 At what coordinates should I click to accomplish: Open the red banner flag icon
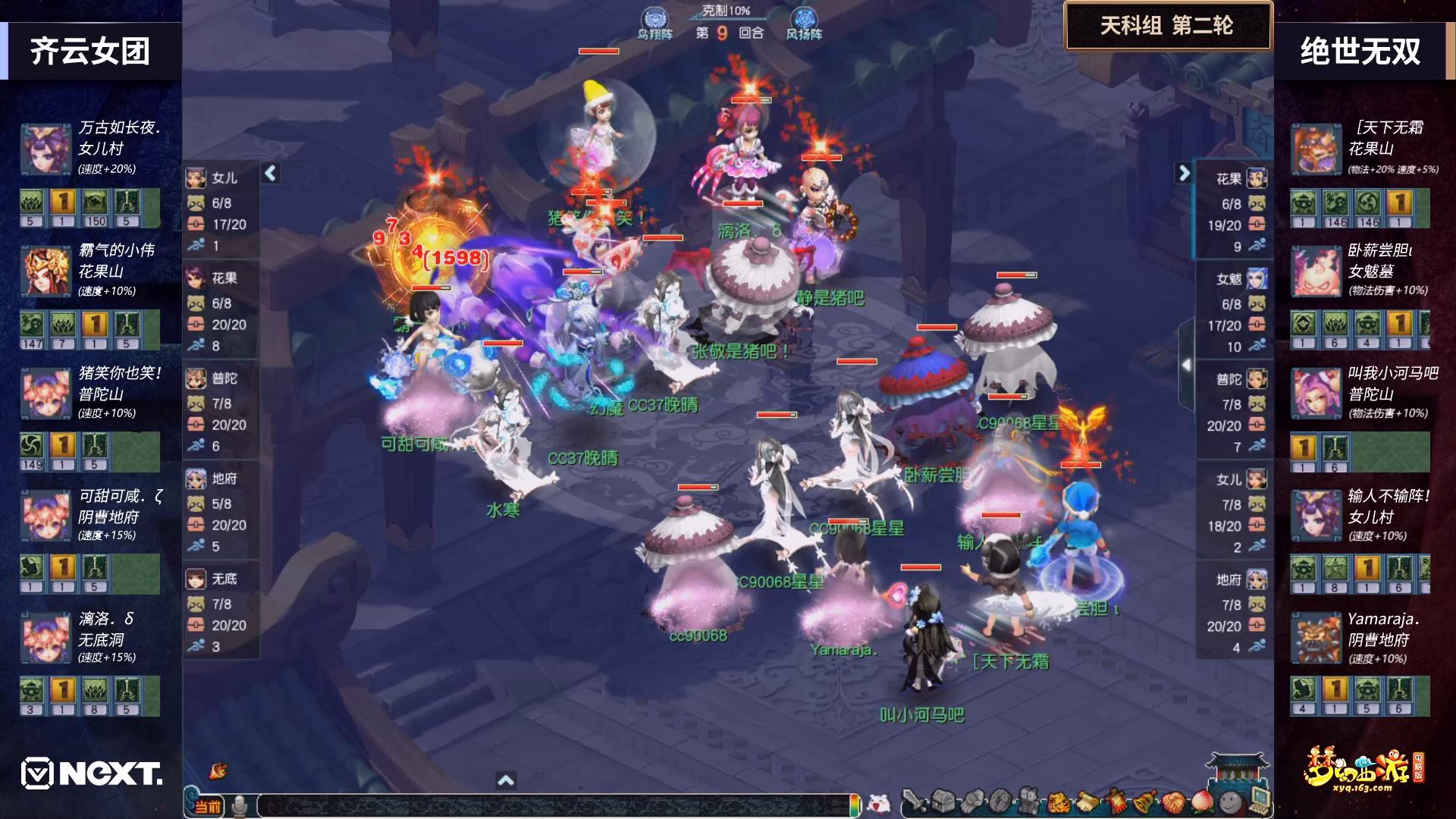pyautogui.click(x=1116, y=802)
